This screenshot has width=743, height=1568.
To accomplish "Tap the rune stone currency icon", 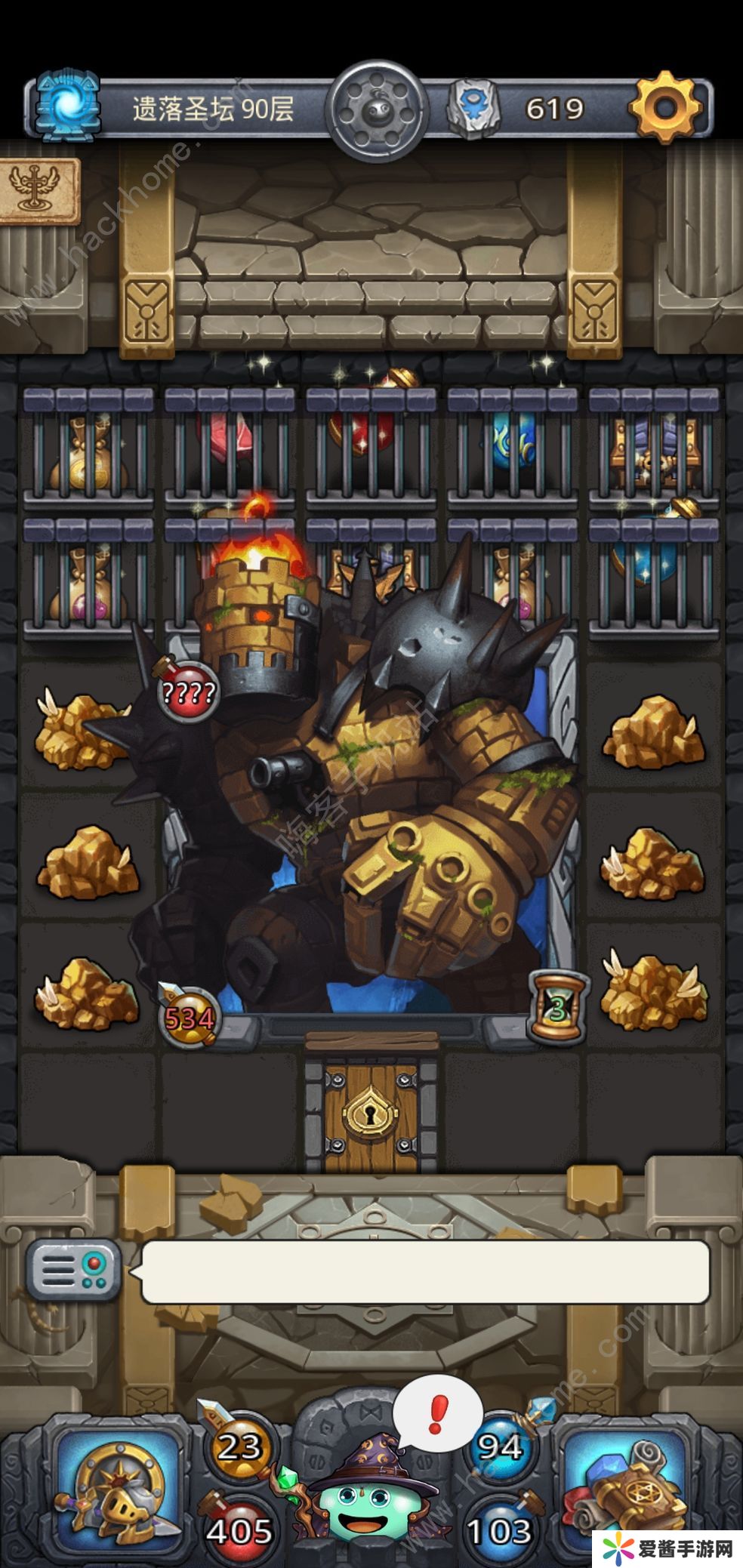I will [475, 109].
